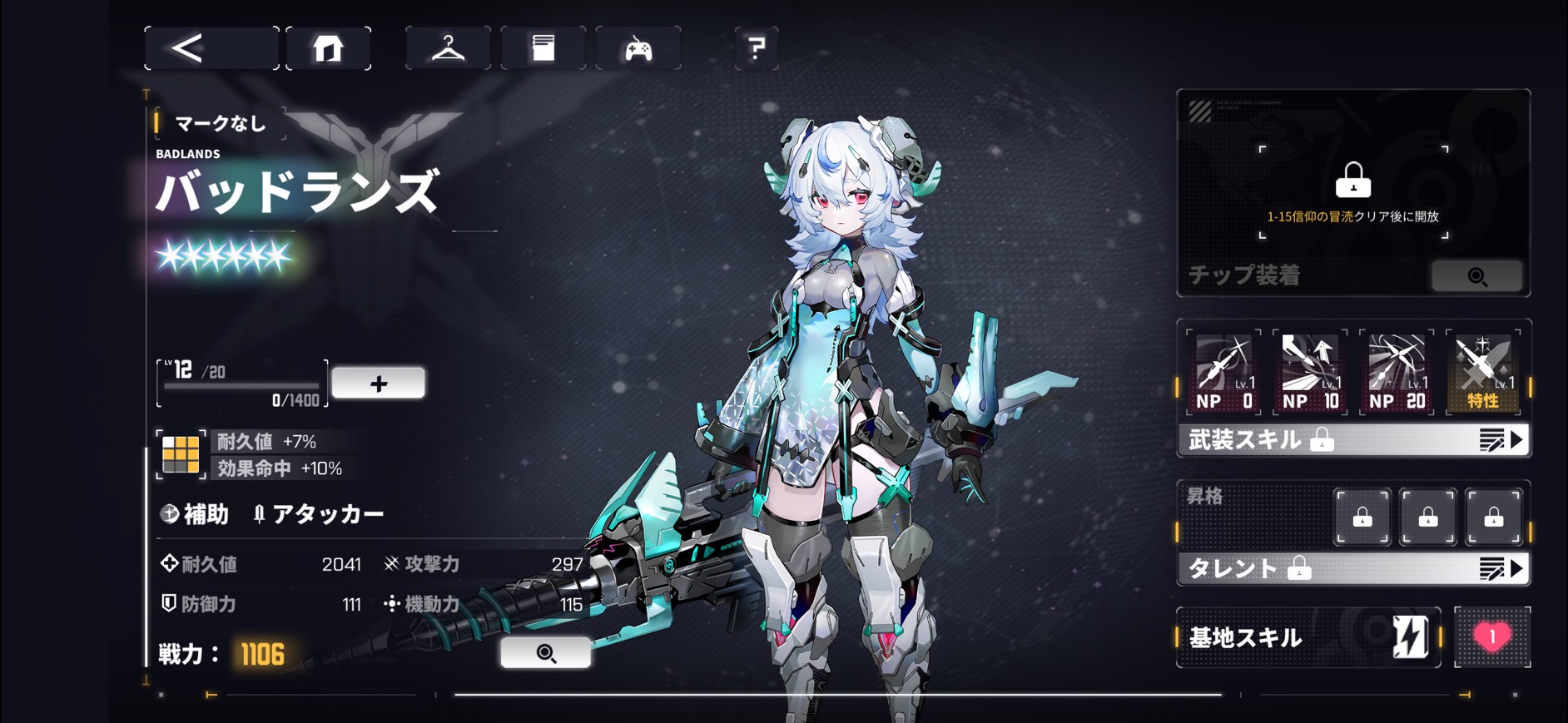The image size is (1568, 723).
Task: Show the 特性 trait skill icon
Action: point(1483,372)
